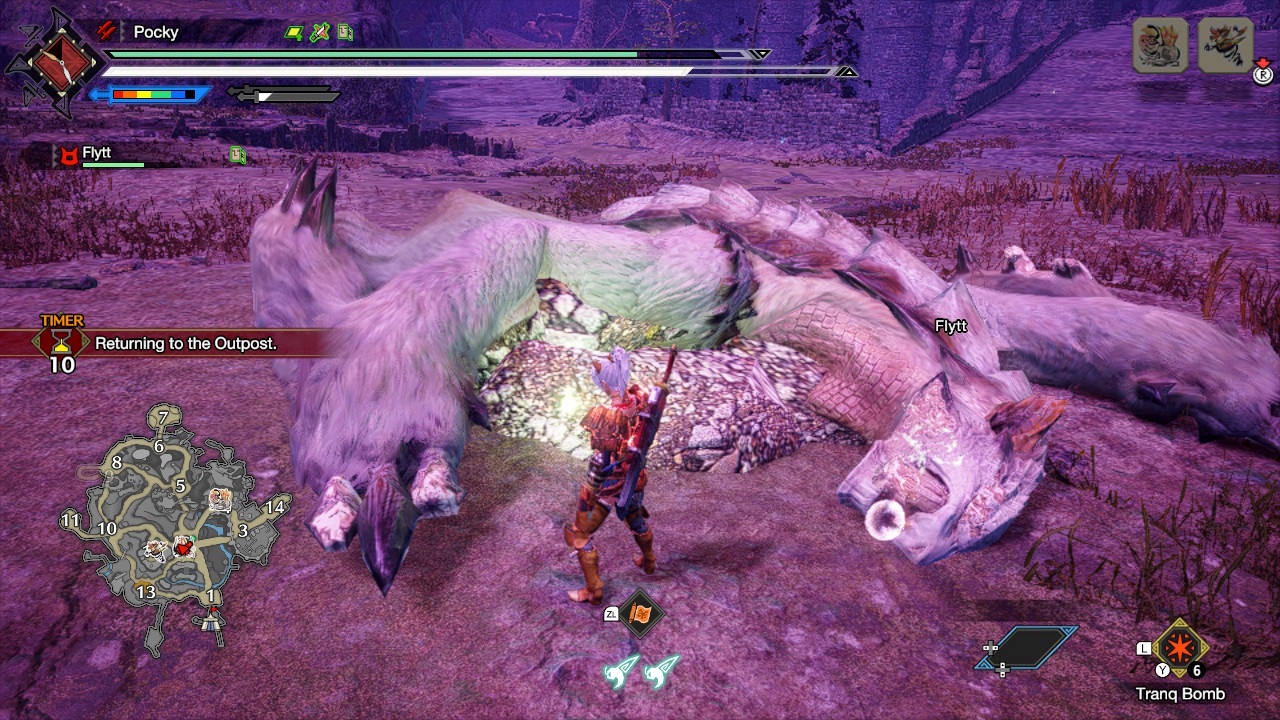Select the red attack buff icon above the health bar

coord(106,31)
